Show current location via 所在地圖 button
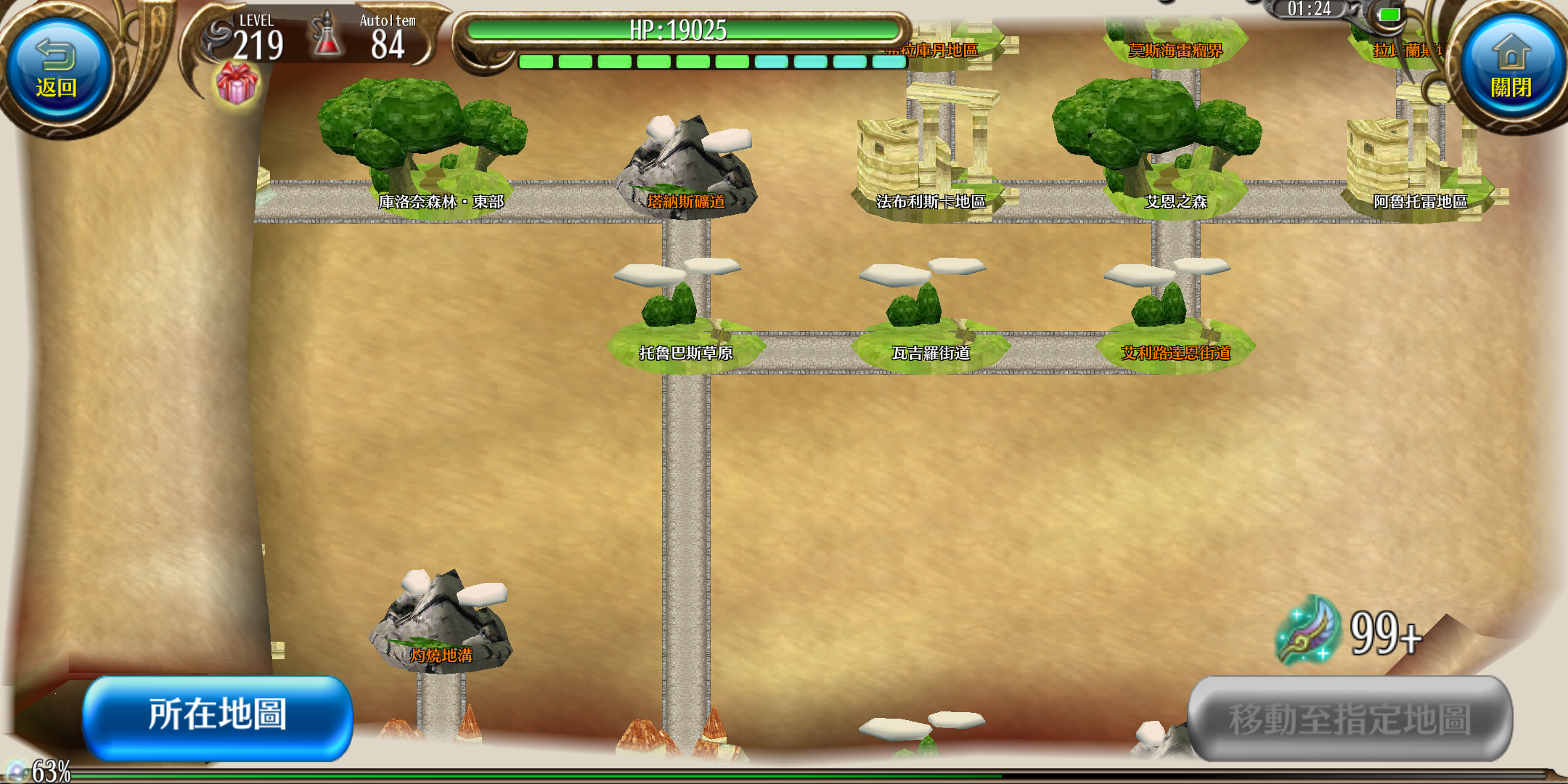This screenshot has height=784, width=1568. [x=218, y=716]
